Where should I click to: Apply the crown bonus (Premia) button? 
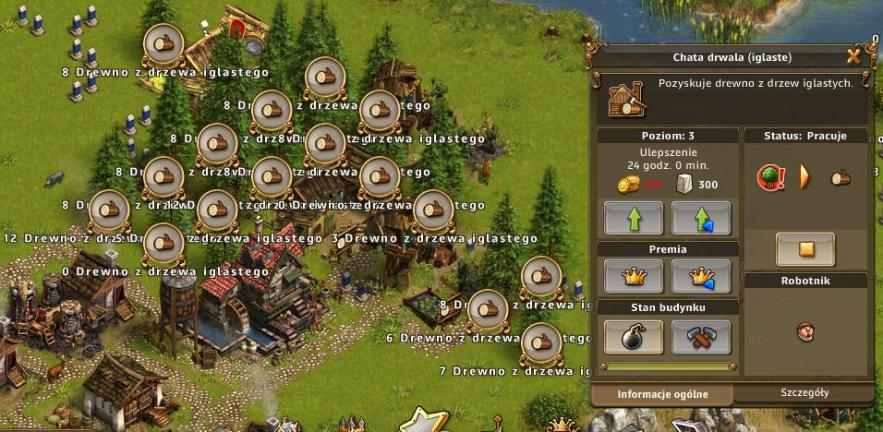click(633, 275)
